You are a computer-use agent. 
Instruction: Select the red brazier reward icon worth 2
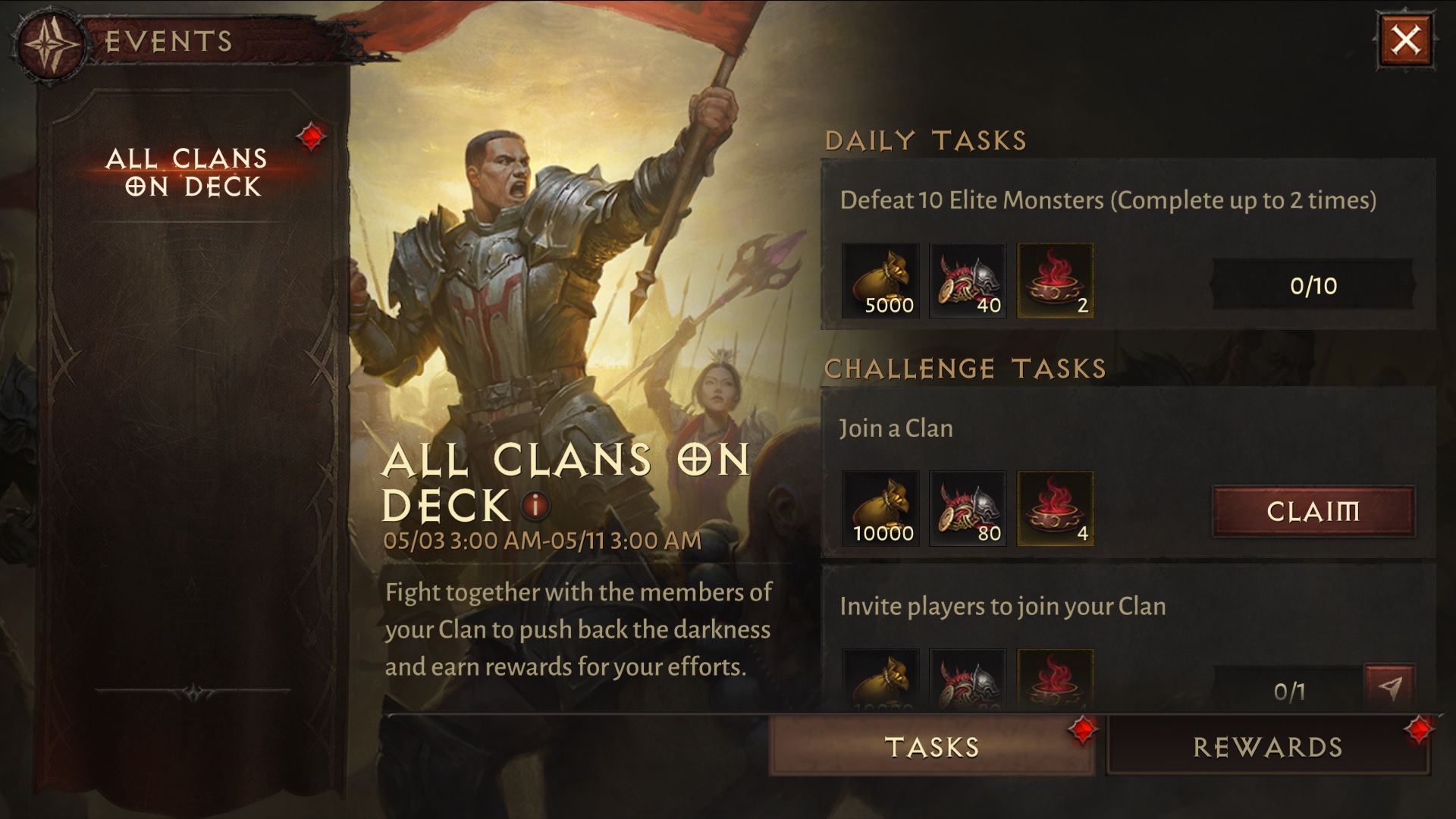coord(1056,281)
